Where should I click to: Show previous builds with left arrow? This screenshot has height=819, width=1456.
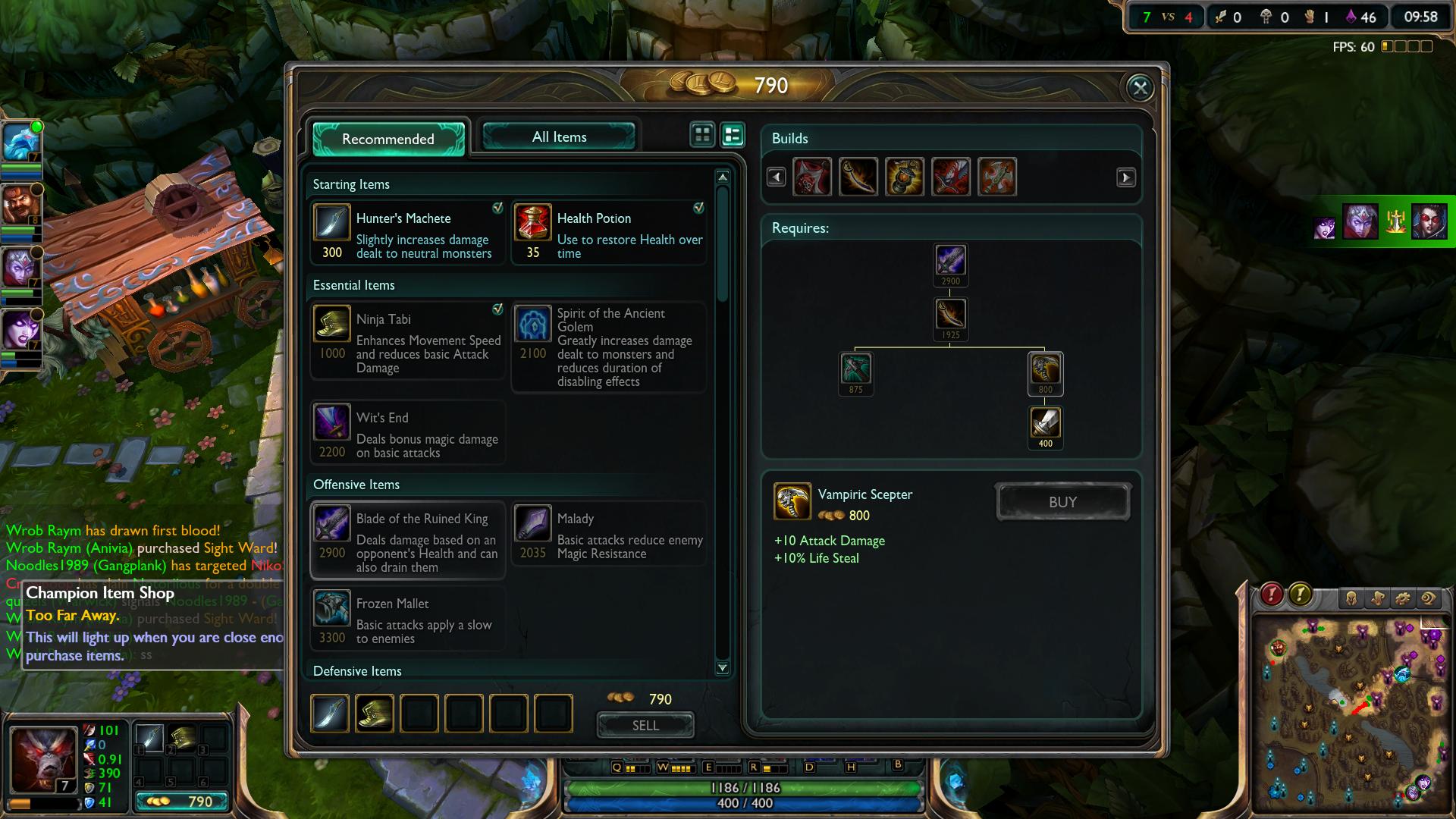click(776, 177)
